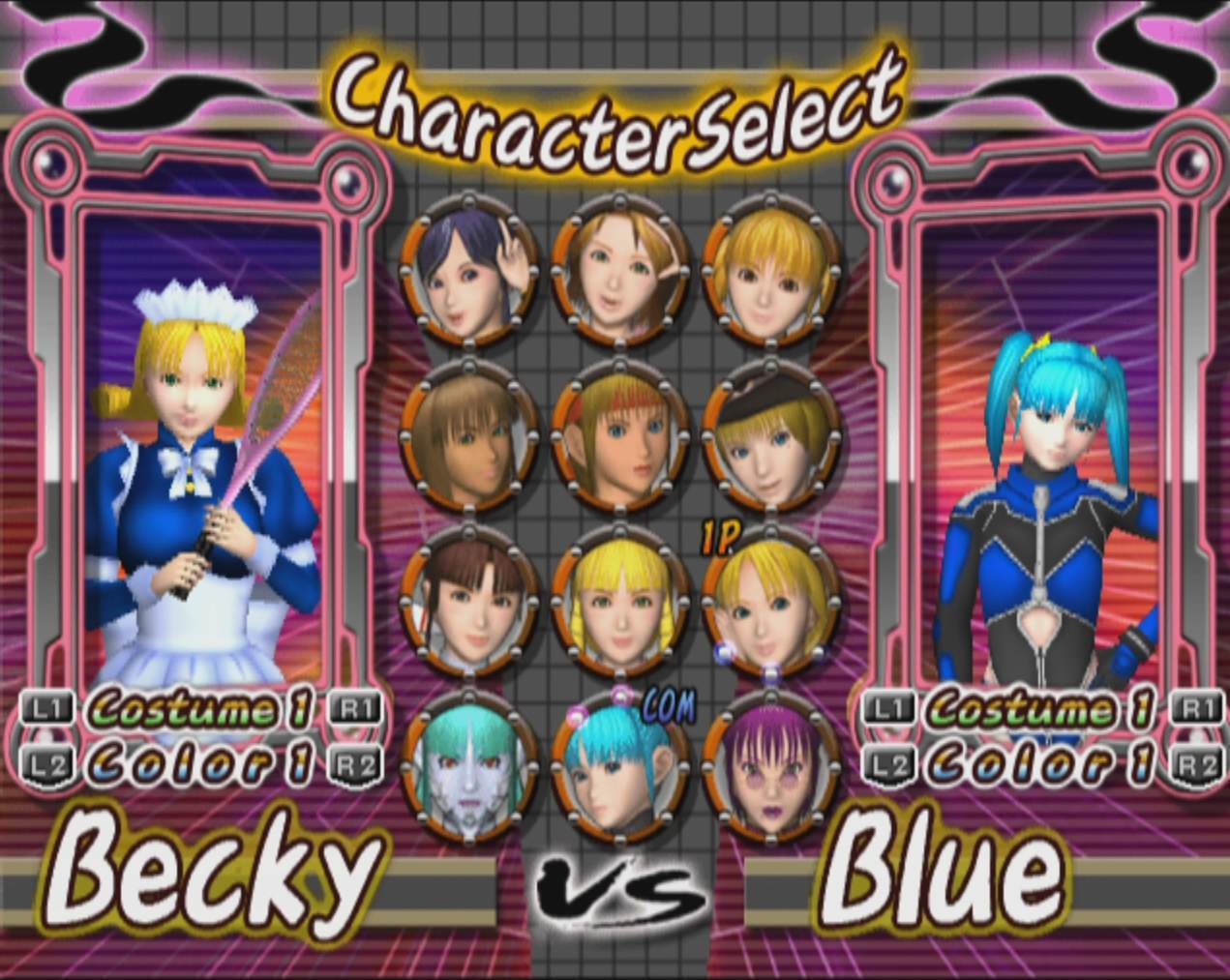The image size is (1230, 980).
Task: Choose the tanned brown-haired girl portrait
Action: pos(469,435)
